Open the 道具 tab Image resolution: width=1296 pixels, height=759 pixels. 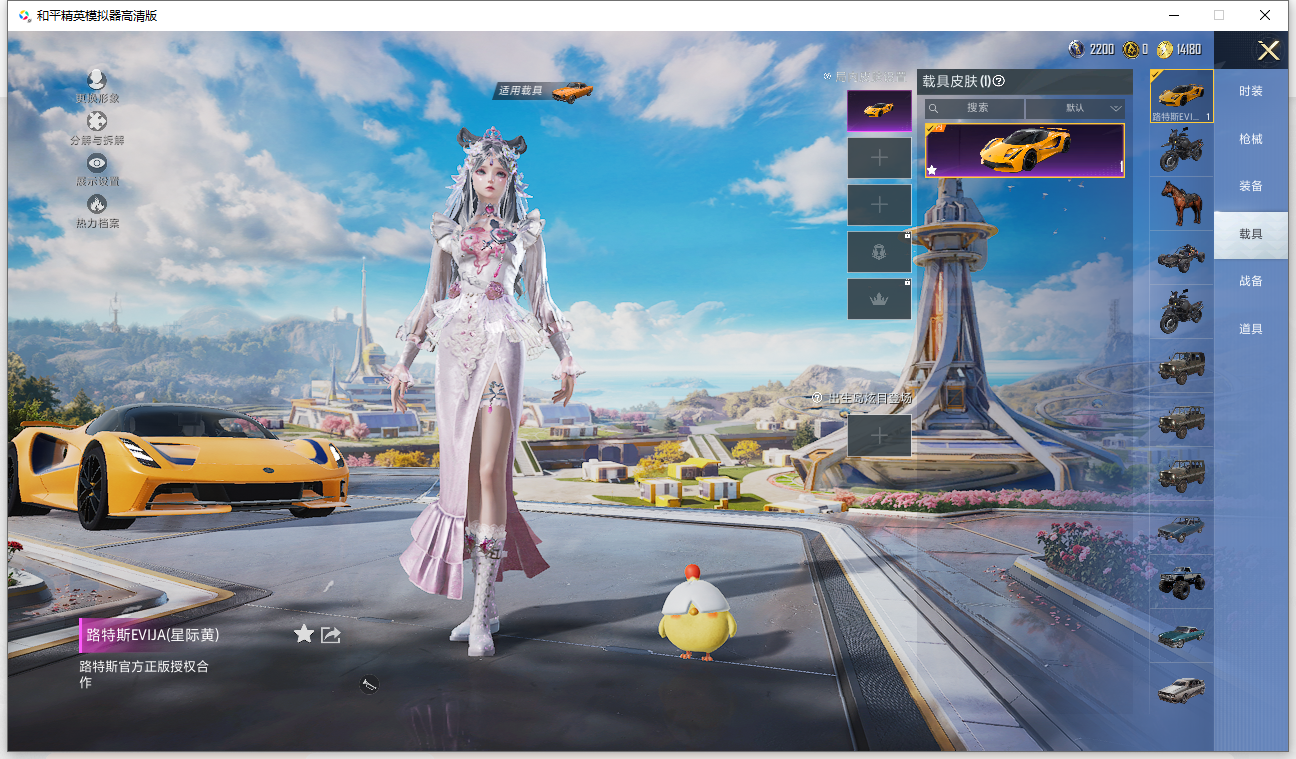(1250, 329)
